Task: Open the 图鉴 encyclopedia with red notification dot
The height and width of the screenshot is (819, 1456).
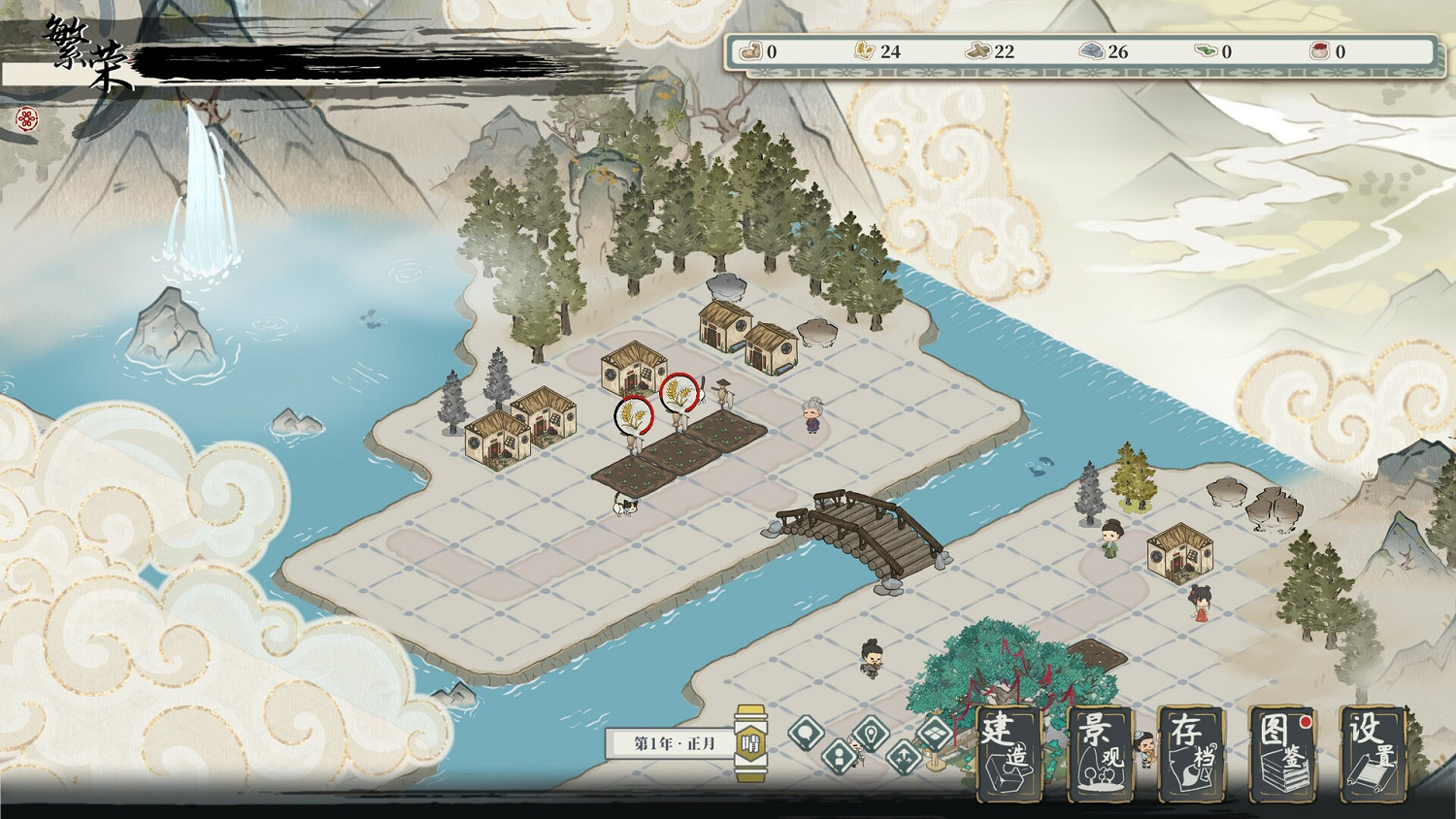Action: (x=1282, y=757)
